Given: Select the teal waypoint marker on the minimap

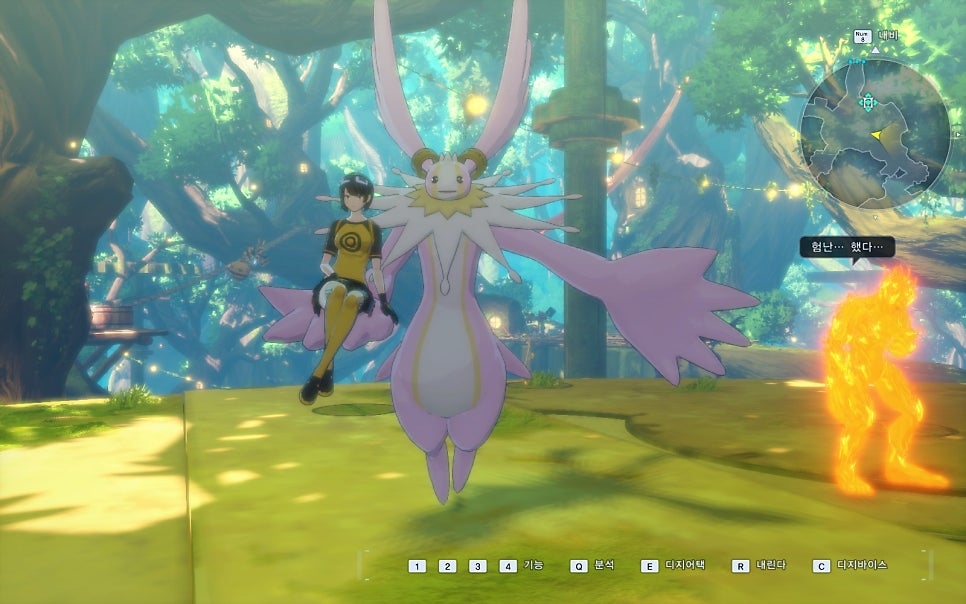Looking at the screenshot, I should [868, 102].
